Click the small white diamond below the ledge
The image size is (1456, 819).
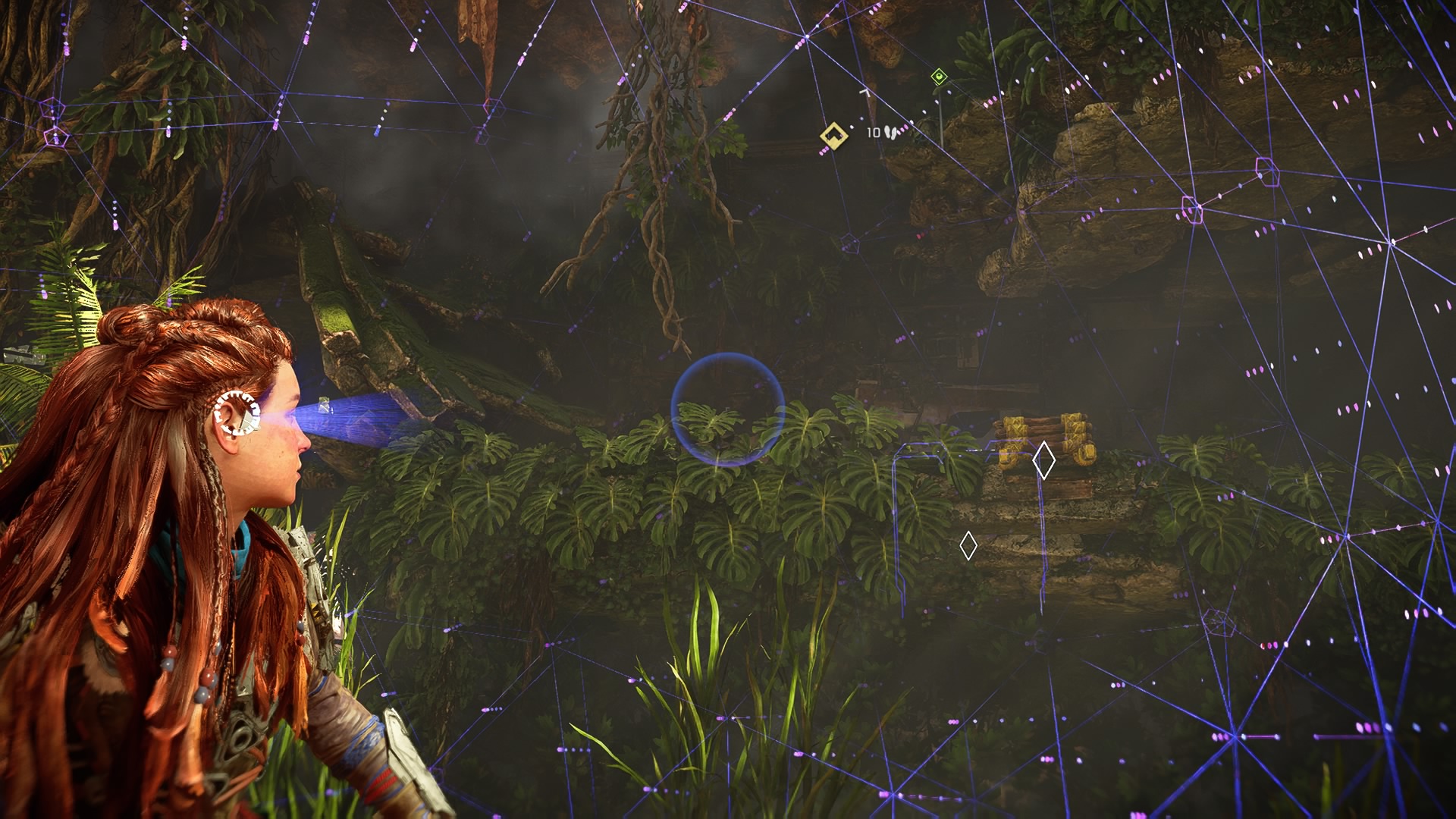968,546
